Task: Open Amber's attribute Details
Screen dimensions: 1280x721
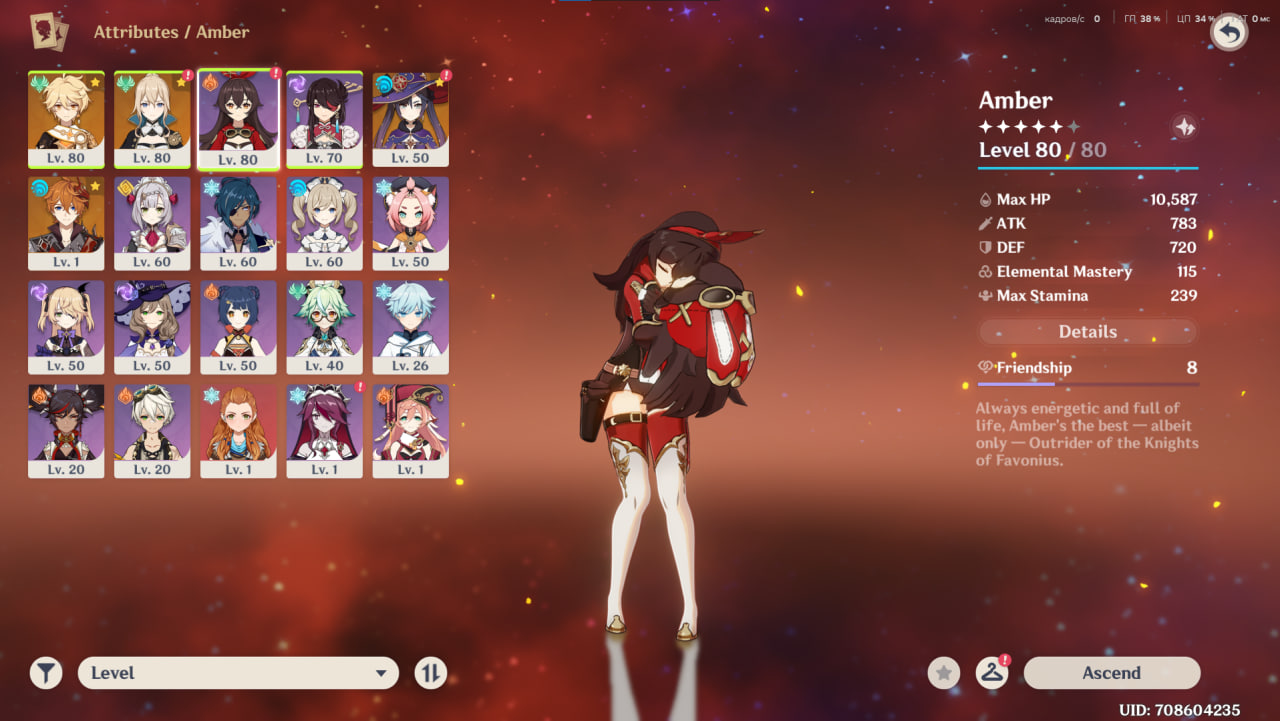Action: point(1087,332)
